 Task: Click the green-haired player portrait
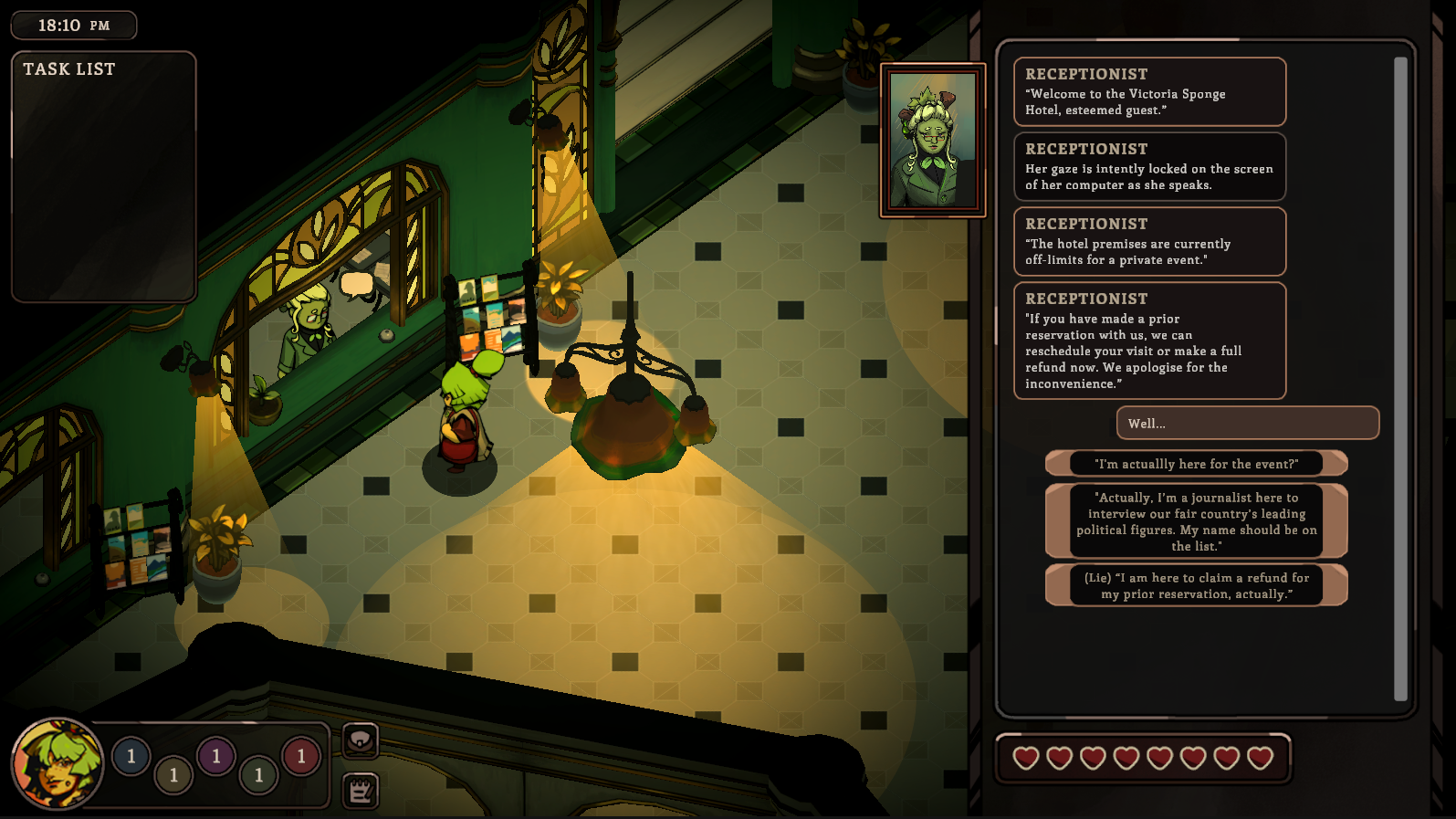point(58,763)
